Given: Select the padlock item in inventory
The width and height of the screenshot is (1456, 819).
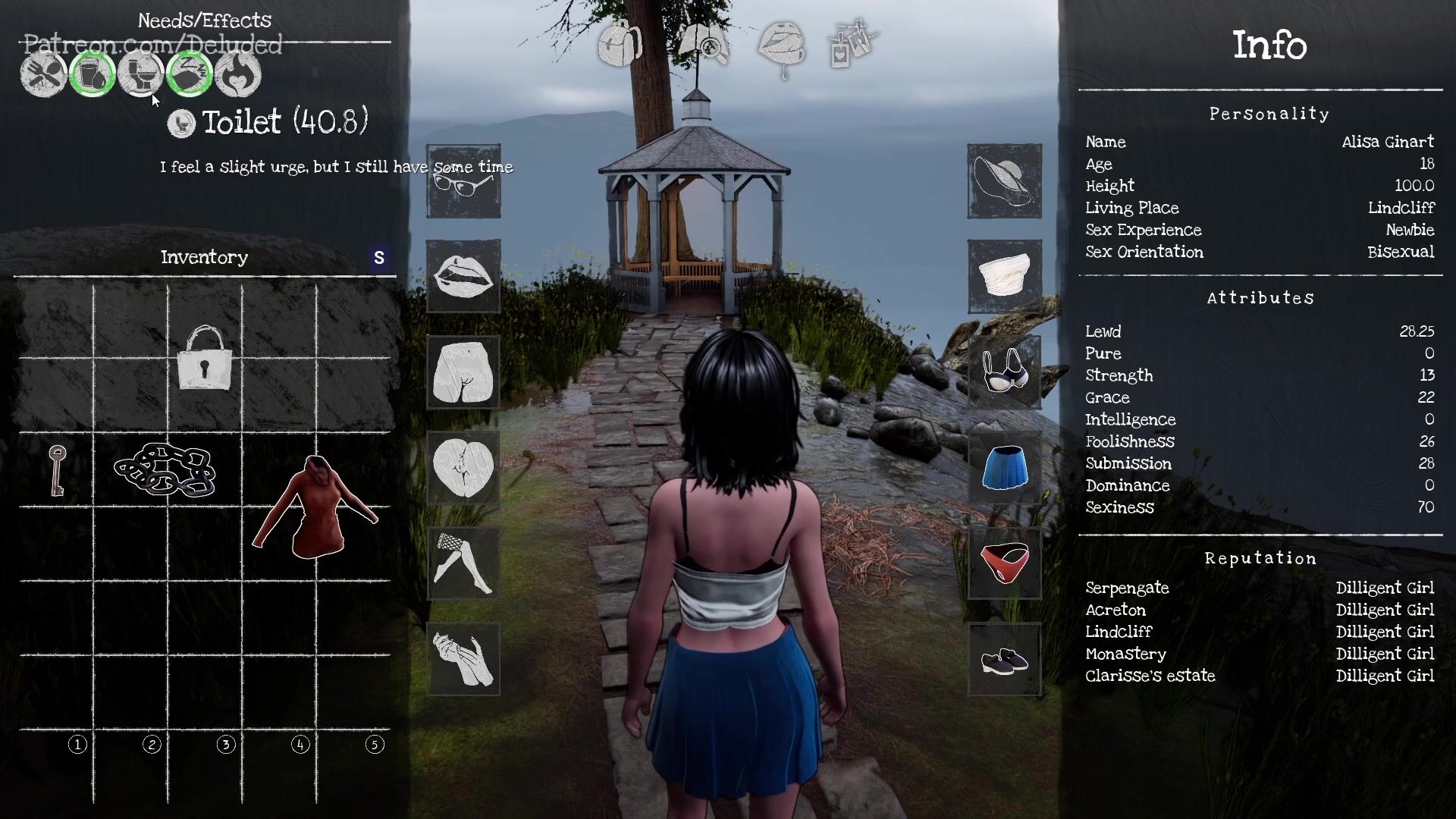Looking at the screenshot, I should click(x=204, y=358).
